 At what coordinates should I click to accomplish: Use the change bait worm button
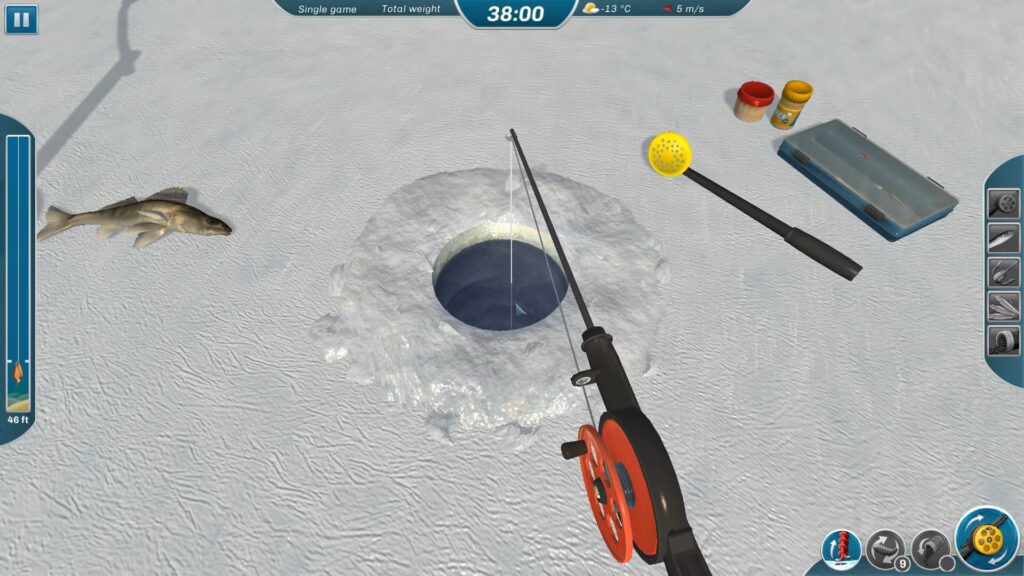click(885, 549)
